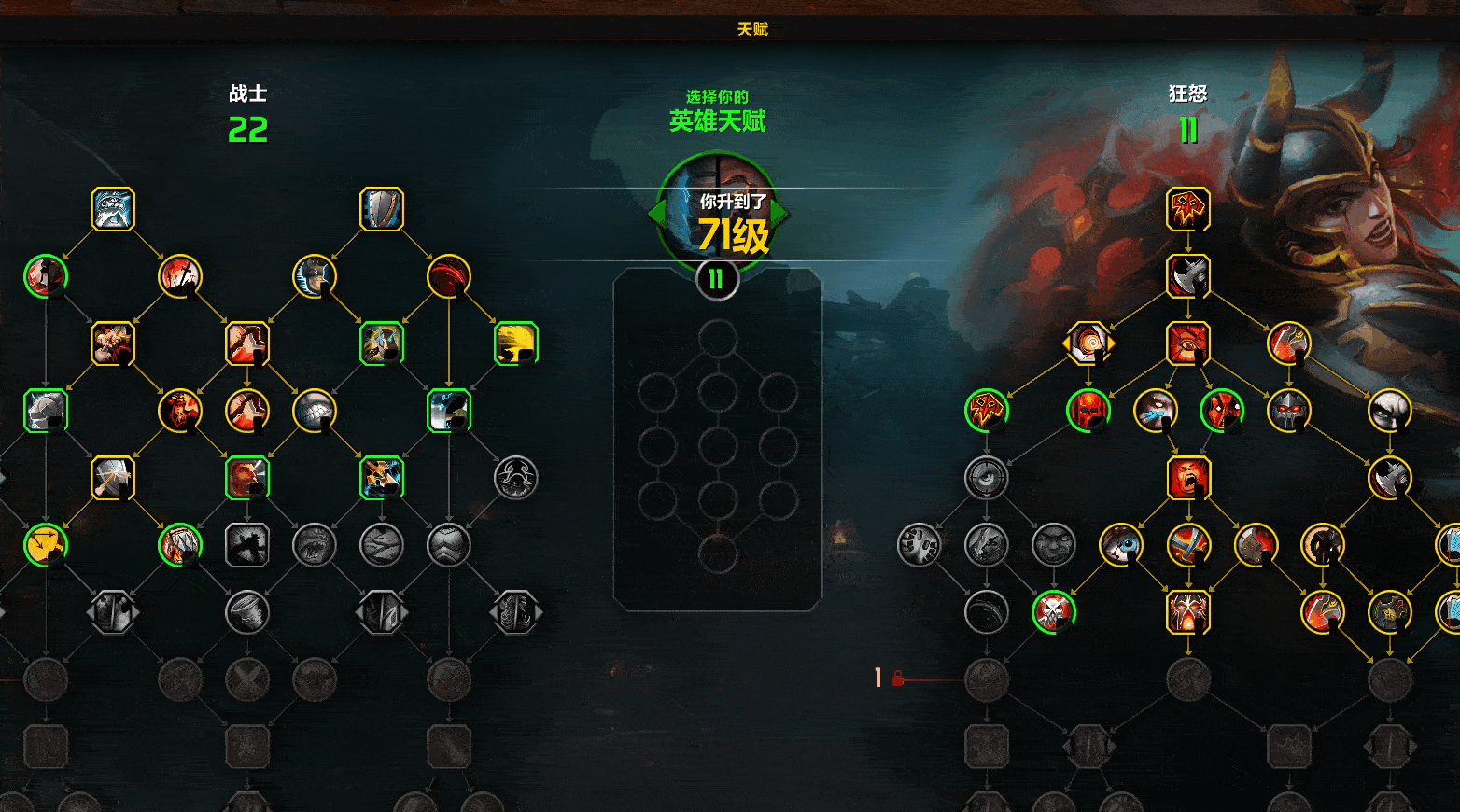The image size is (1460, 812).
Task: Select the unlearned grey crosshair eye talent
Action: pos(987,478)
